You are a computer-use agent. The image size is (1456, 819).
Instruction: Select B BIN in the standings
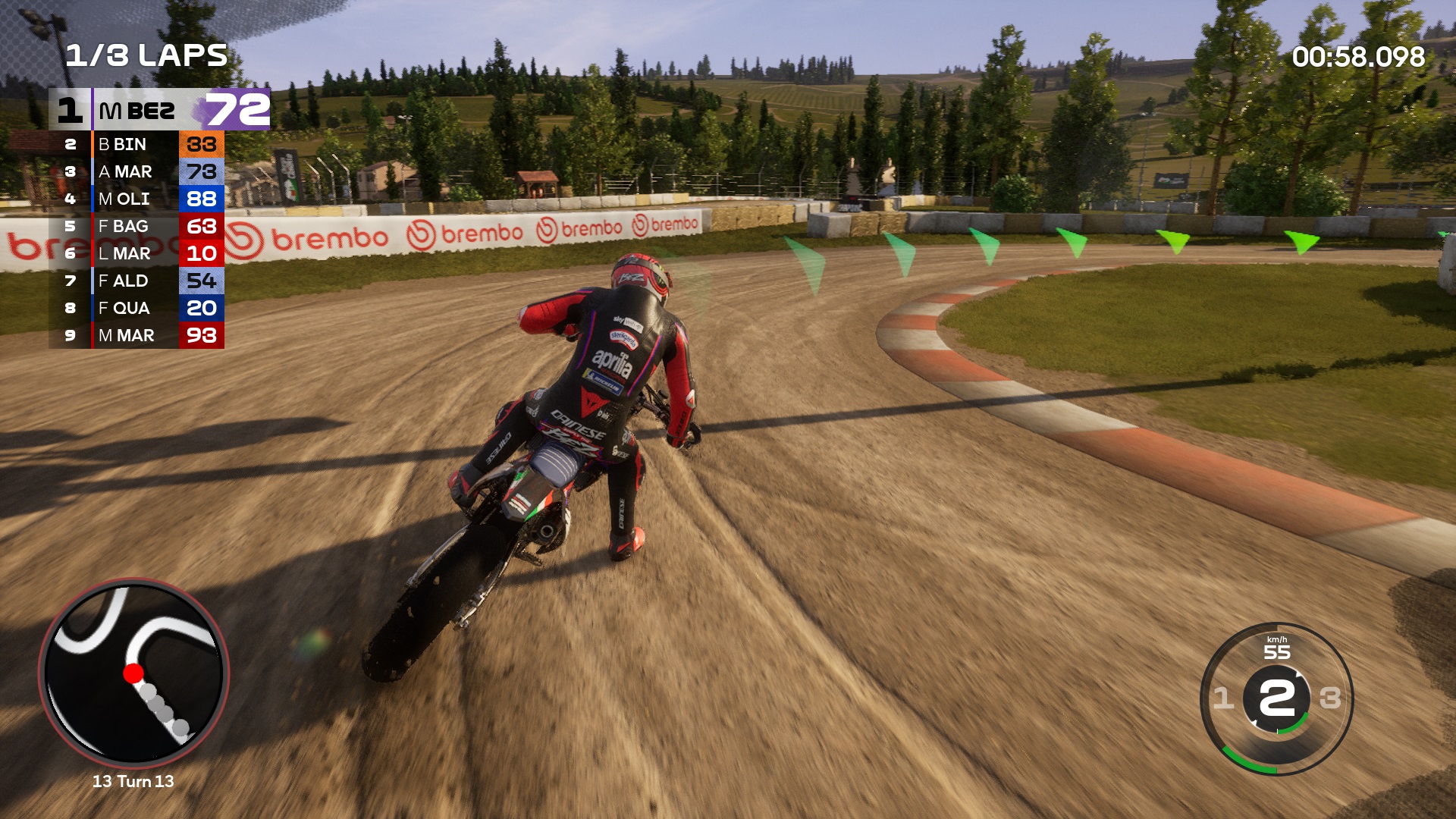click(x=136, y=144)
